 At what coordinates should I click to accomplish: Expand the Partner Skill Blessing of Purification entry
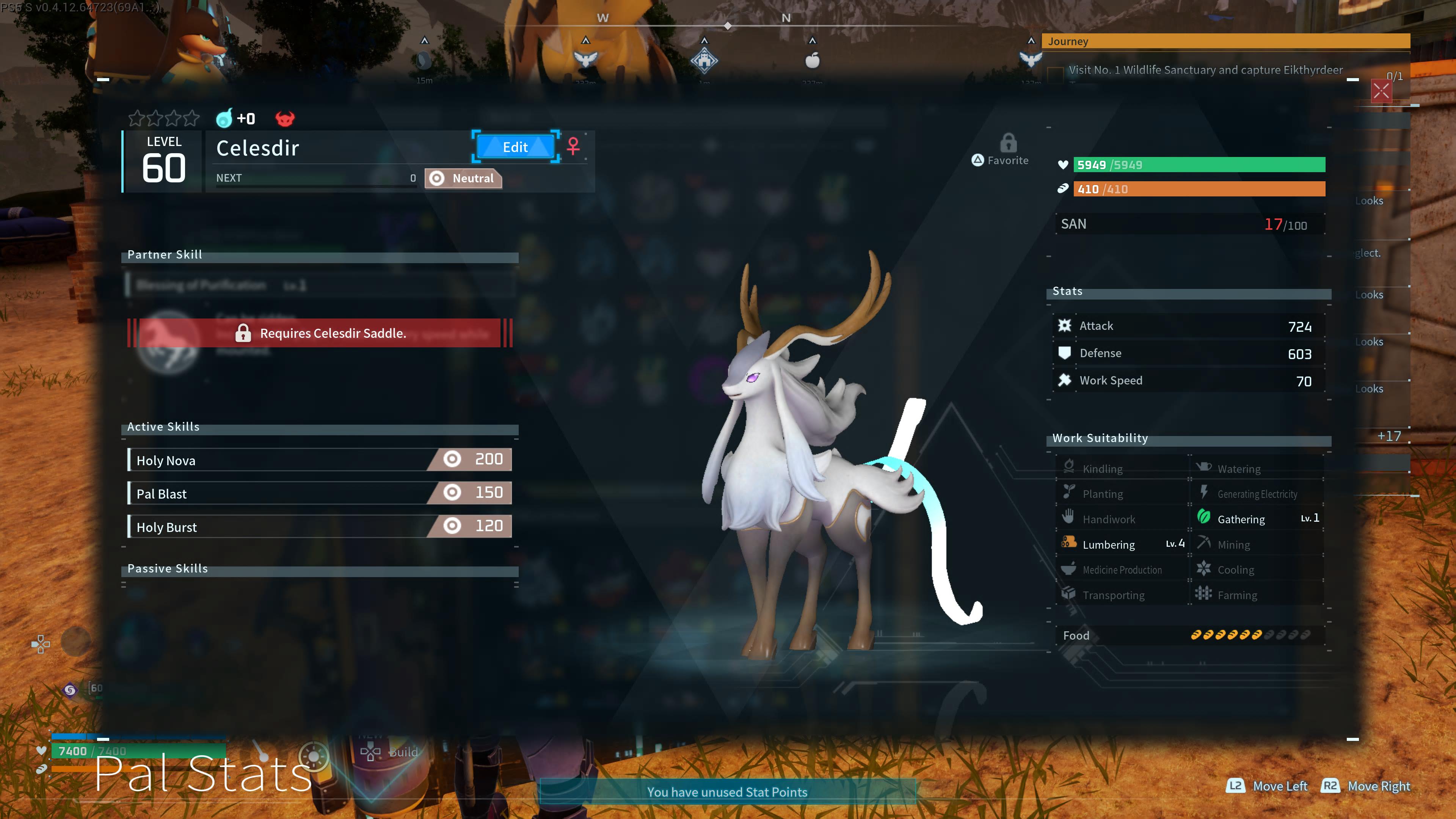(319, 285)
